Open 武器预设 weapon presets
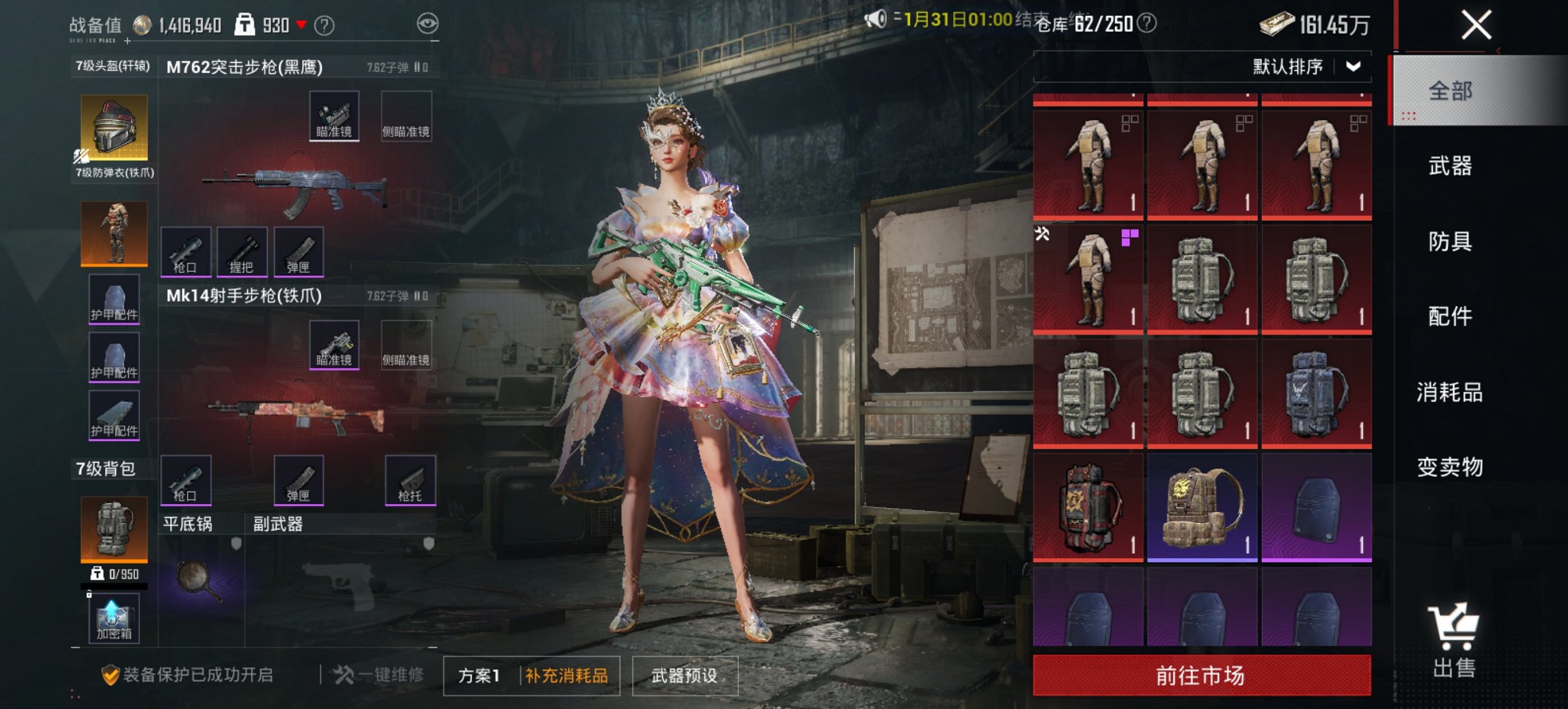Viewport: 1568px width, 709px height. (685, 676)
